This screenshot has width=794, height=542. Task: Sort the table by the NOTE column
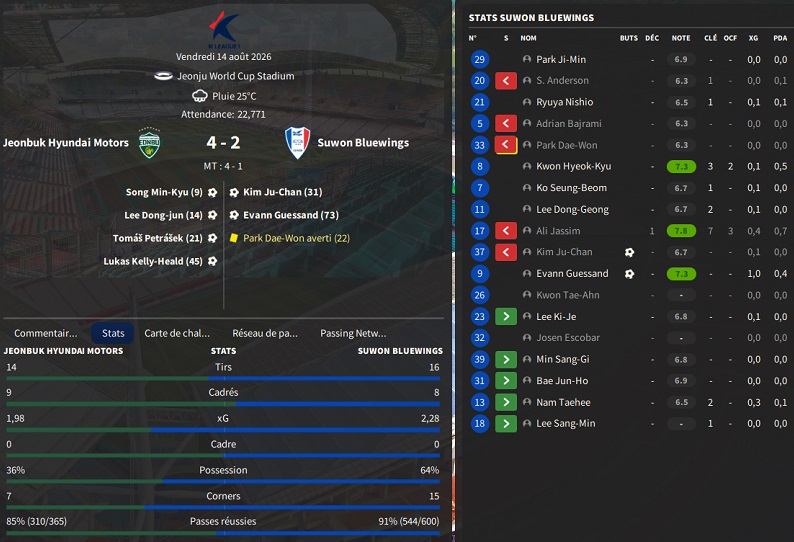[681, 38]
